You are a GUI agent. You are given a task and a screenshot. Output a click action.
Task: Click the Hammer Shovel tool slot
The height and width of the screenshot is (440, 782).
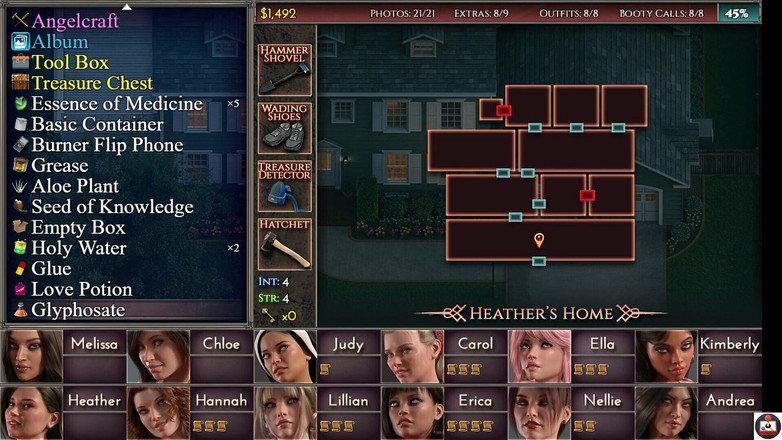tap(284, 70)
